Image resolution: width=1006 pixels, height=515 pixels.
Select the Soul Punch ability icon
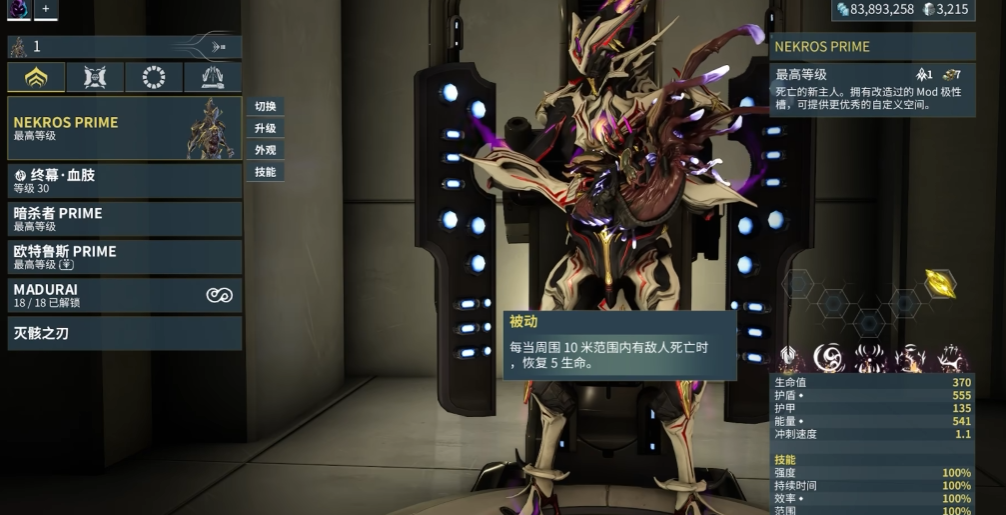(x=828, y=357)
